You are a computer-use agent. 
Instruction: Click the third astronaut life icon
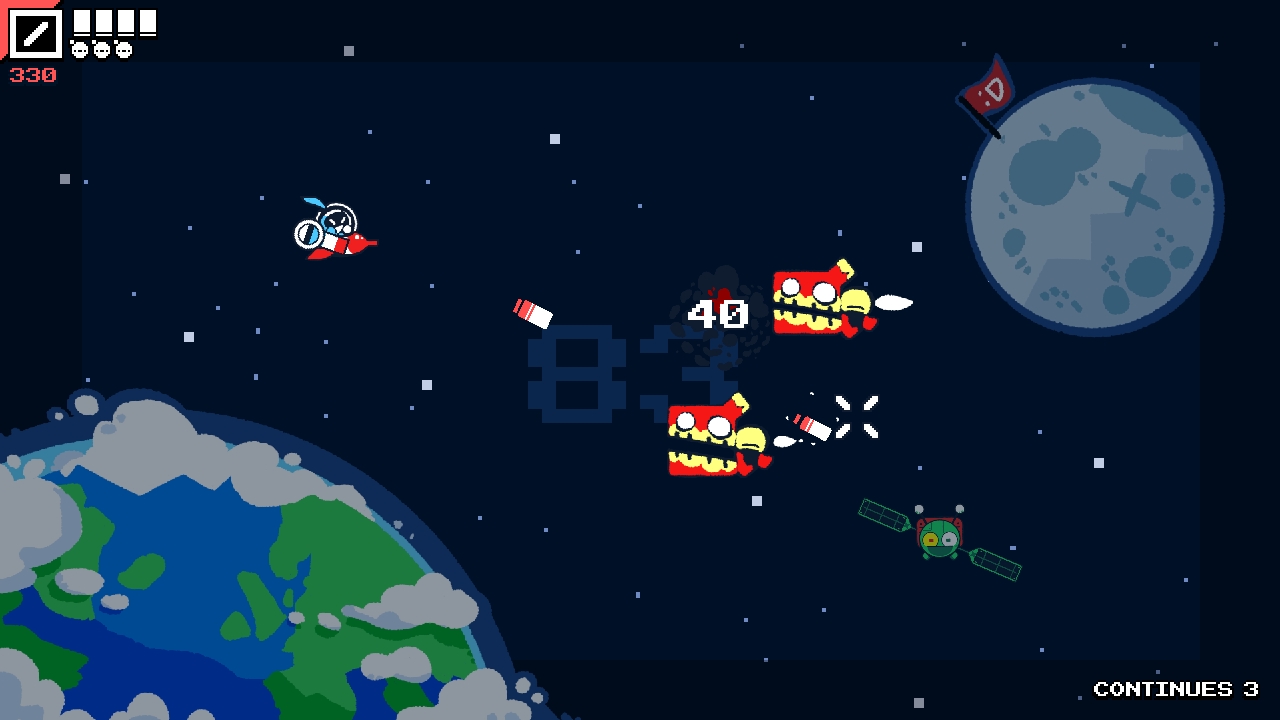(x=123, y=49)
